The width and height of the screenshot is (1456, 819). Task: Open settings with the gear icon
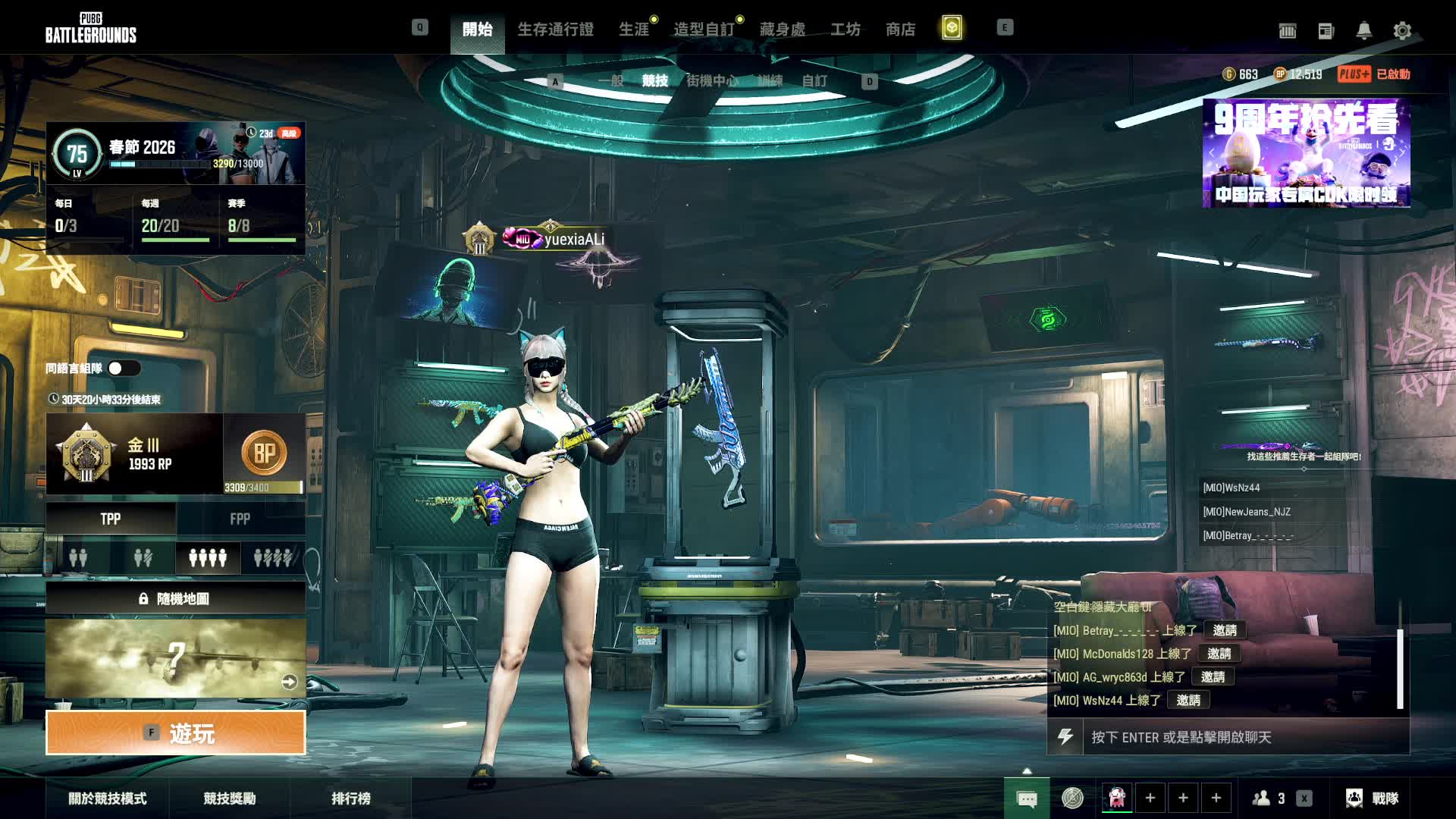point(1402,30)
